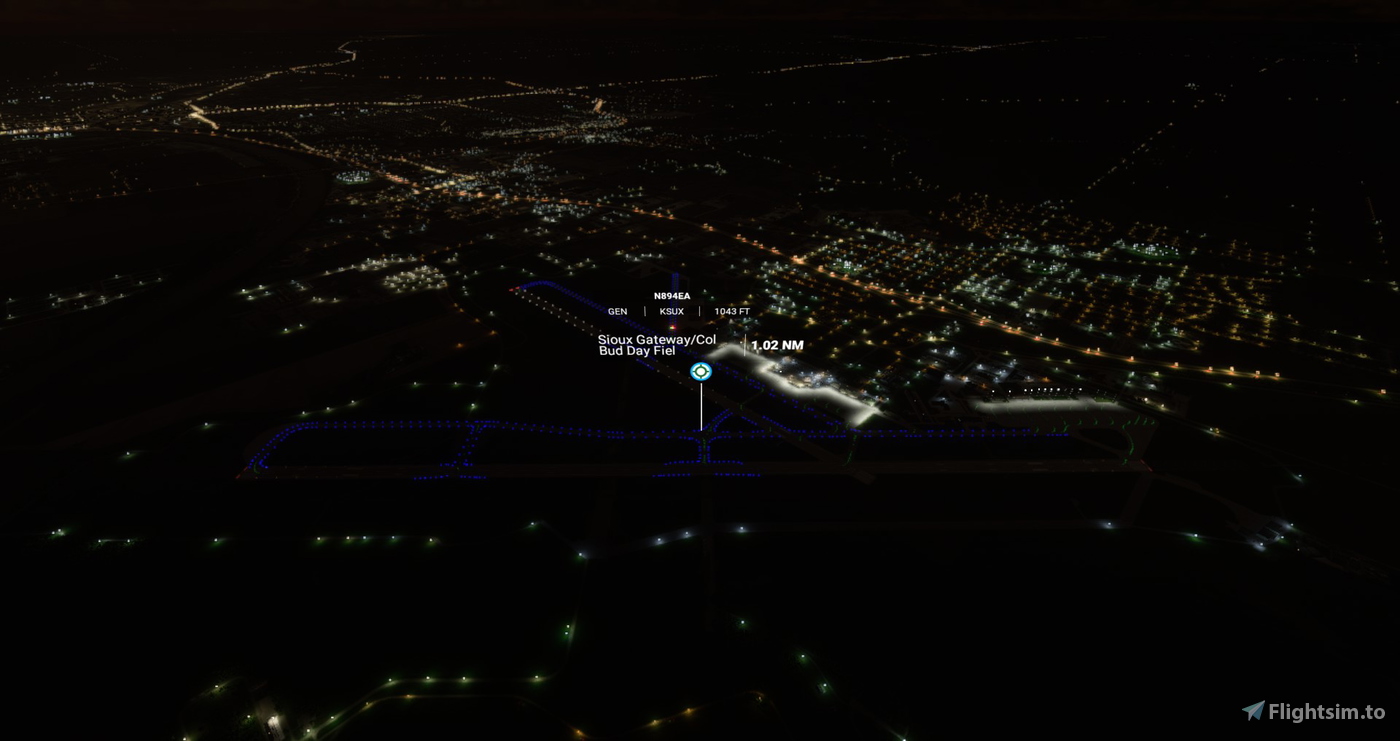Toggle the 1.02 NM distance readout

pyautogui.click(x=779, y=343)
